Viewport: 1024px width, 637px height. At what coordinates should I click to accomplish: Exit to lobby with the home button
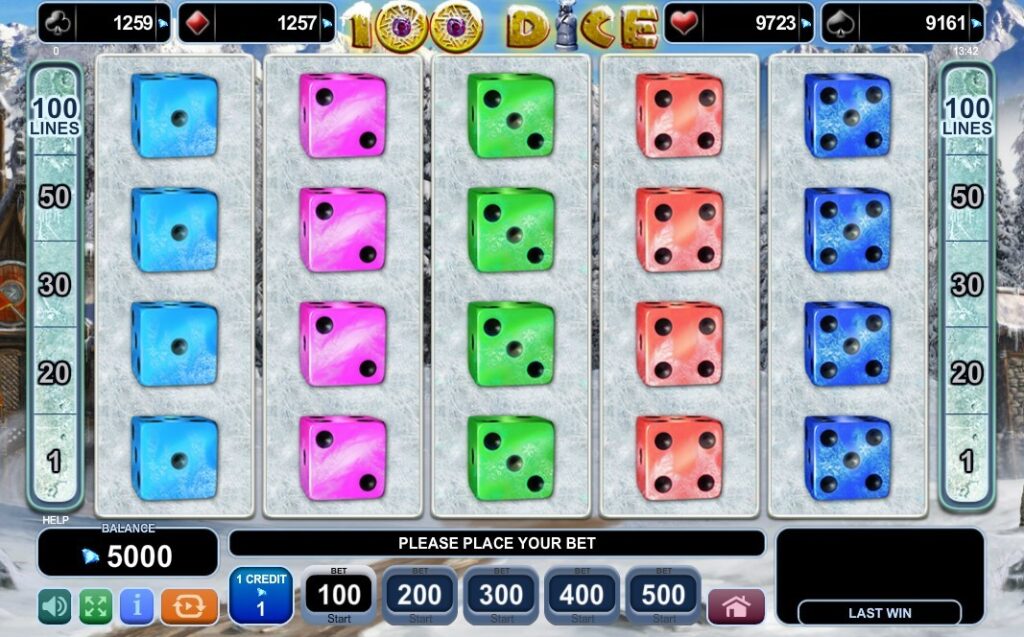[736, 606]
